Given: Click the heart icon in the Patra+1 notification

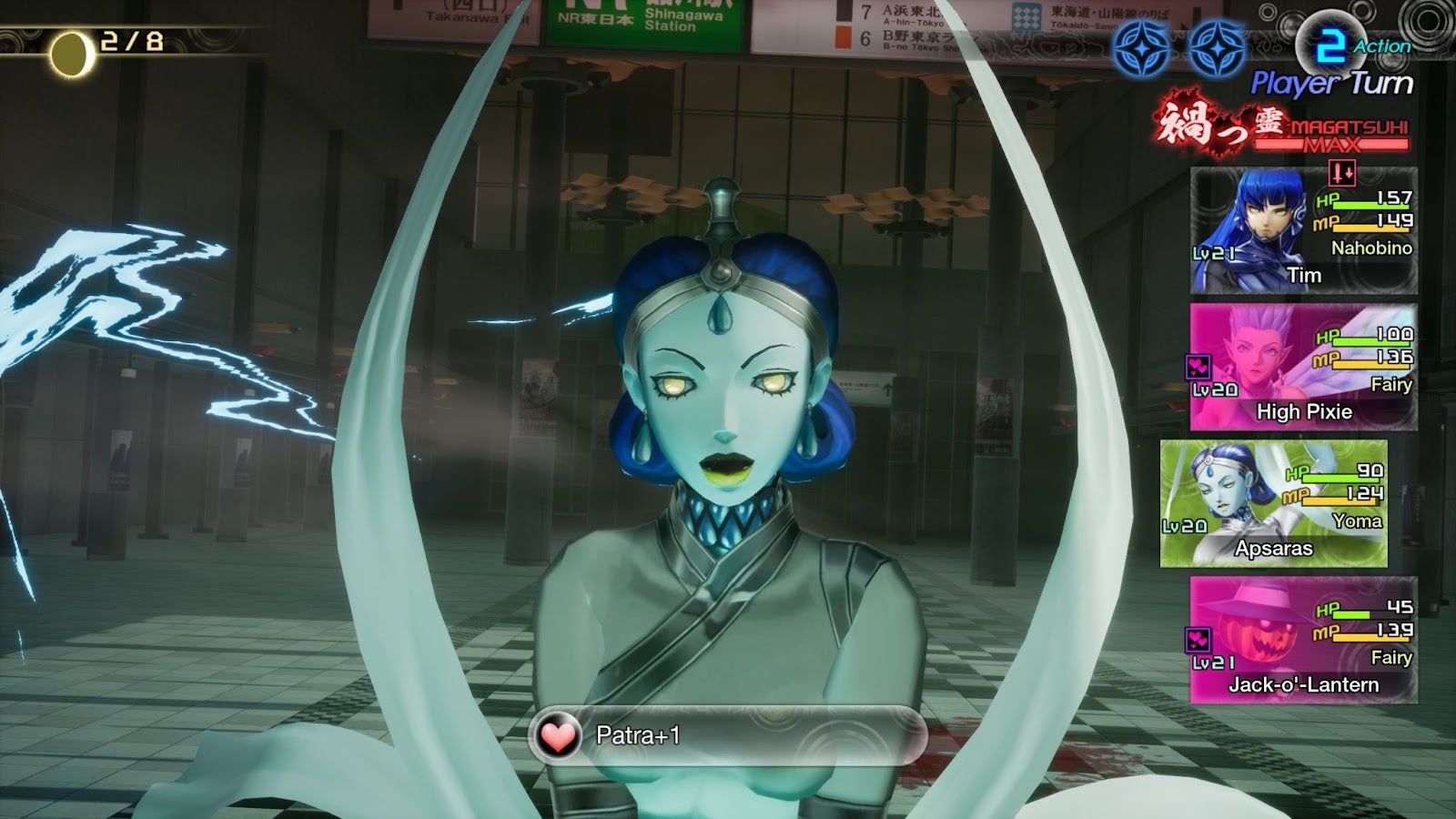Looking at the screenshot, I should click(559, 733).
